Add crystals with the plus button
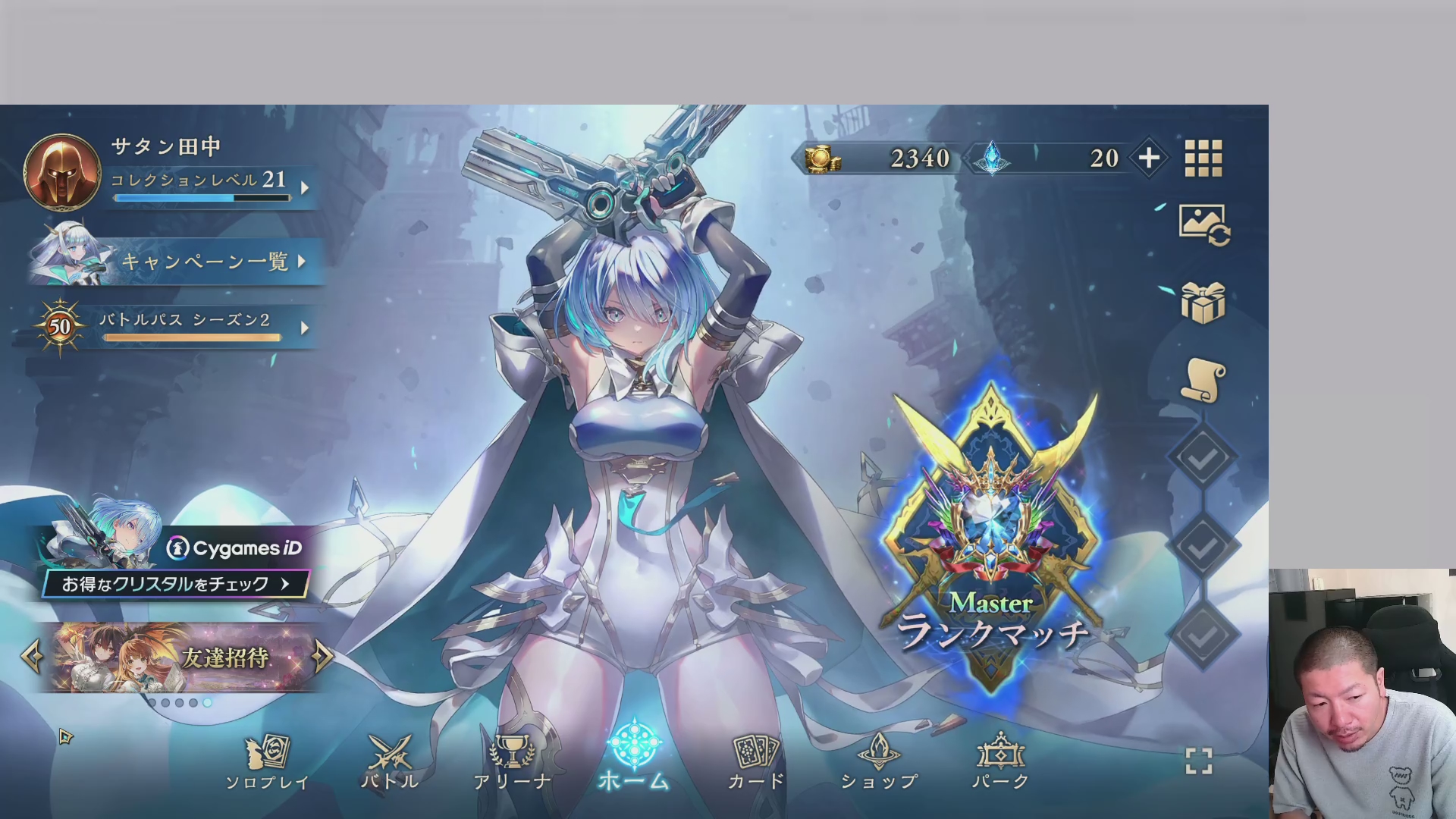 point(1149,158)
